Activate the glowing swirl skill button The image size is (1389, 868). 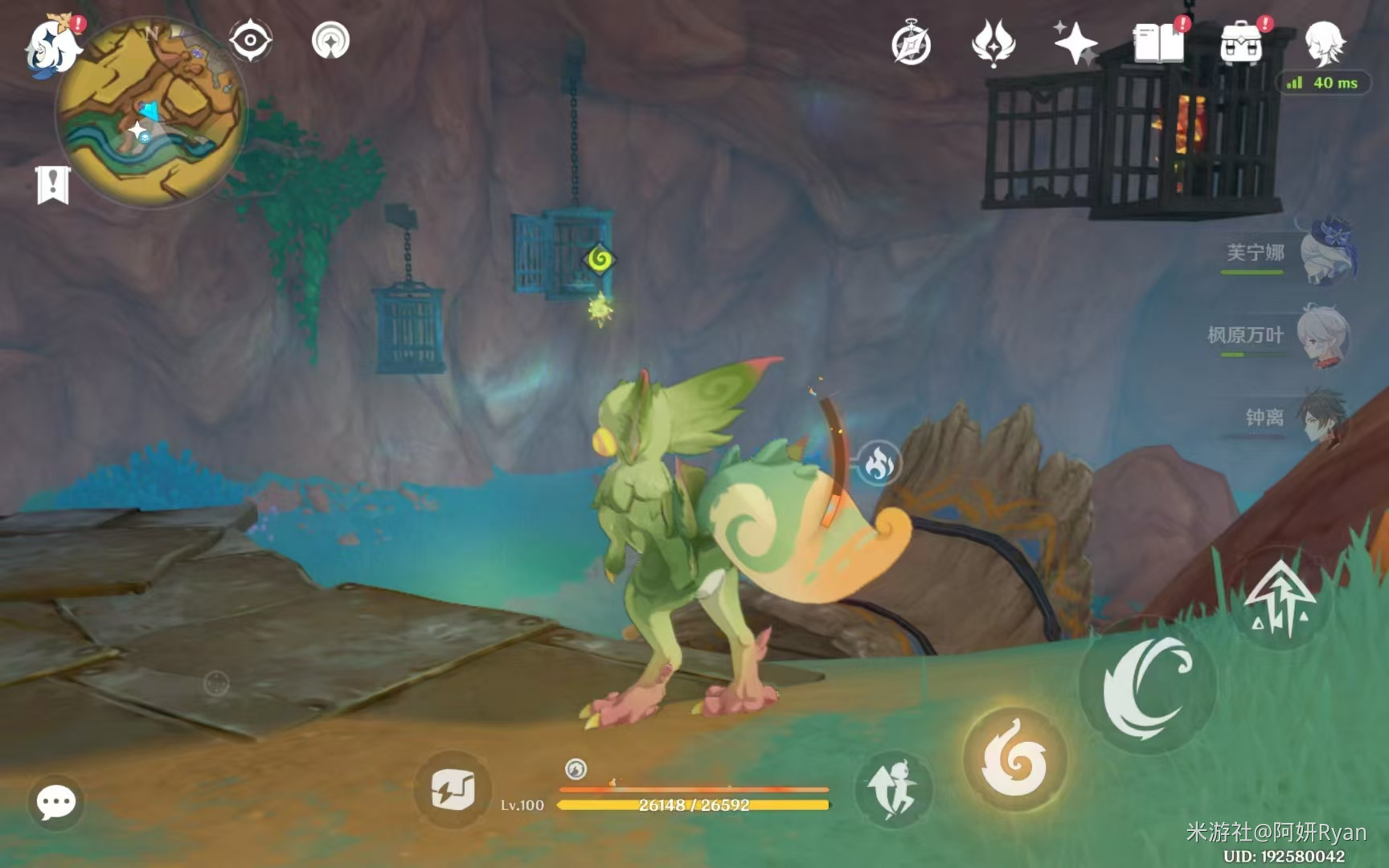(1015, 760)
